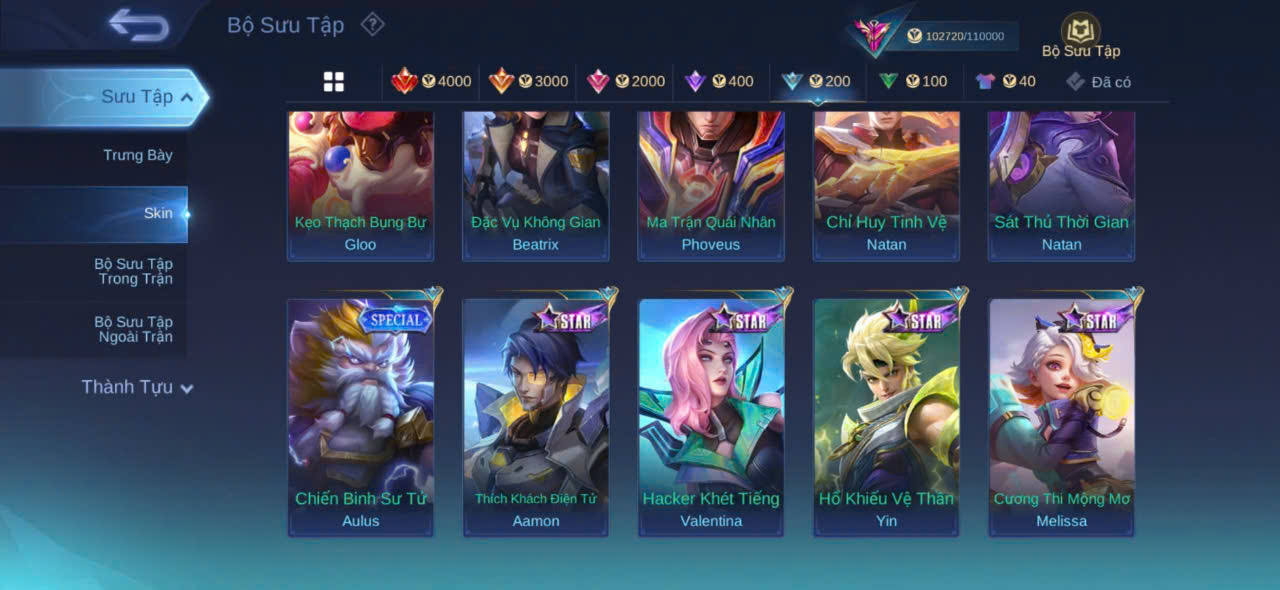Filter skins by 4000 point tier
The image size is (1280, 590).
pyautogui.click(x=431, y=82)
